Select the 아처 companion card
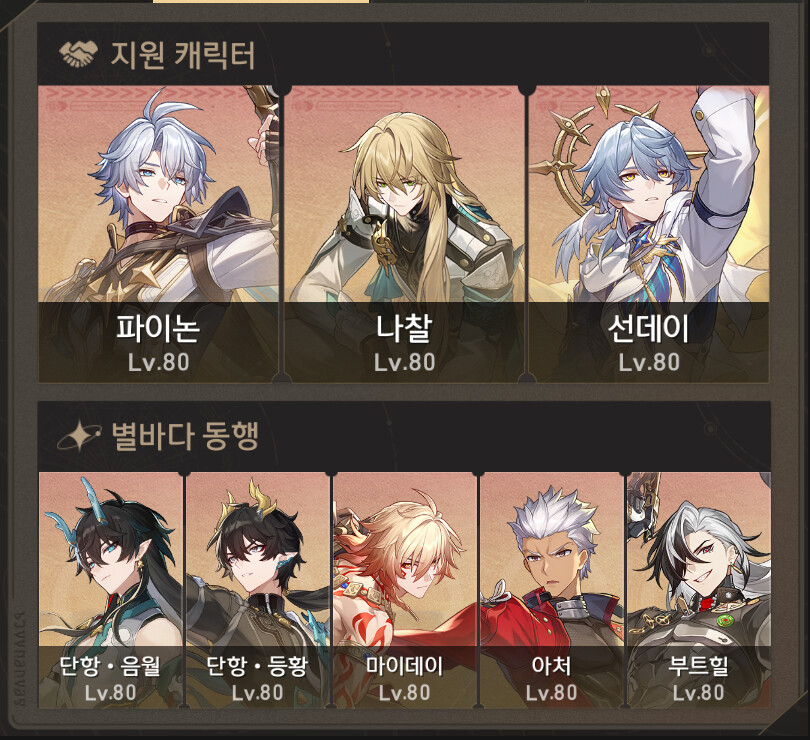Viewport: 810px width, 740px height. [x=552, y=590]
